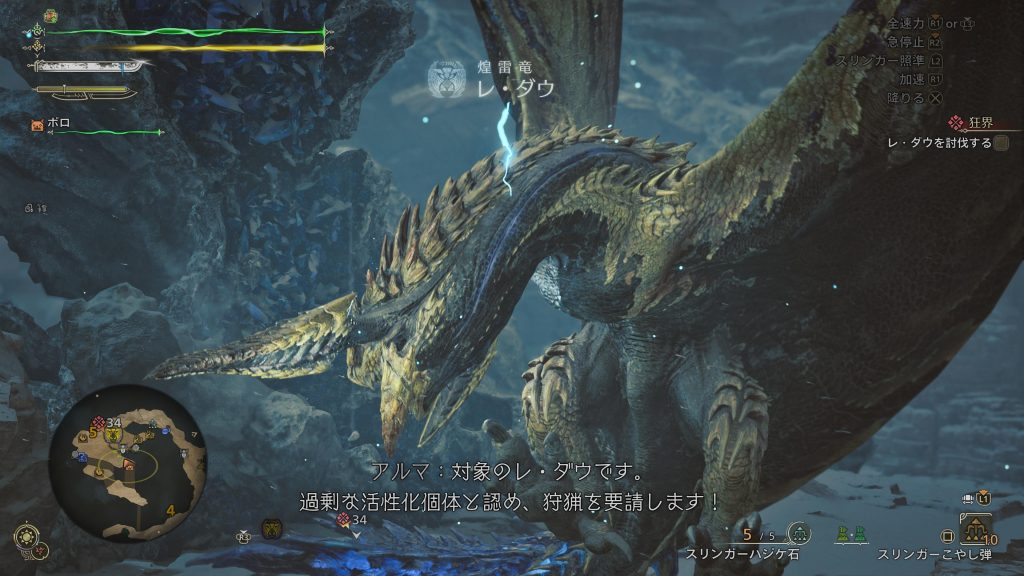Screen dimensions: 1024x576
Task: Select the green status buff icon
Action: point(51,17)
